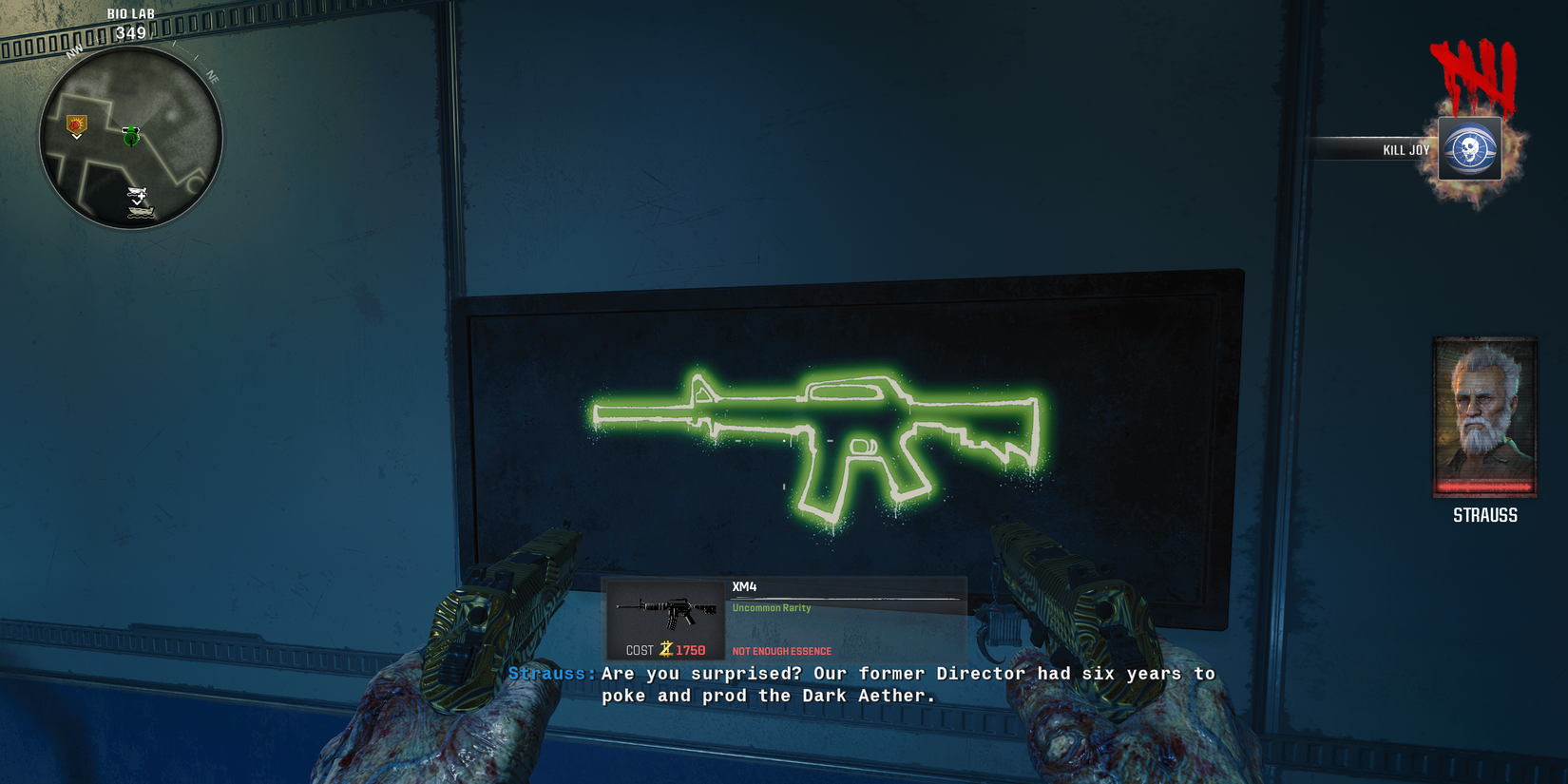Select the STRAUSS character portrait
This screenshot has height=784, width=1568.
1484,415
